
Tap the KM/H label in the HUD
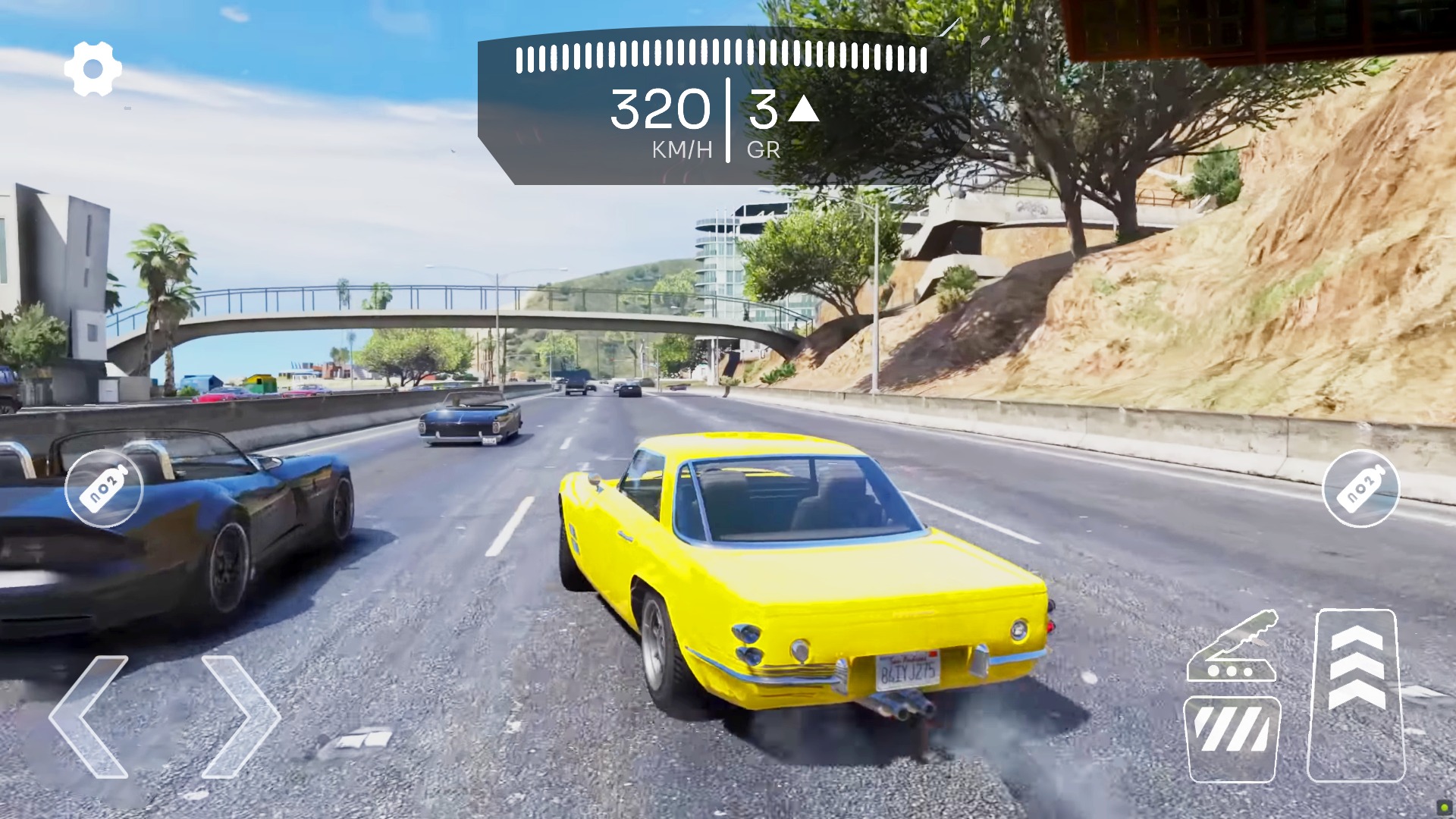click(680, 149)
